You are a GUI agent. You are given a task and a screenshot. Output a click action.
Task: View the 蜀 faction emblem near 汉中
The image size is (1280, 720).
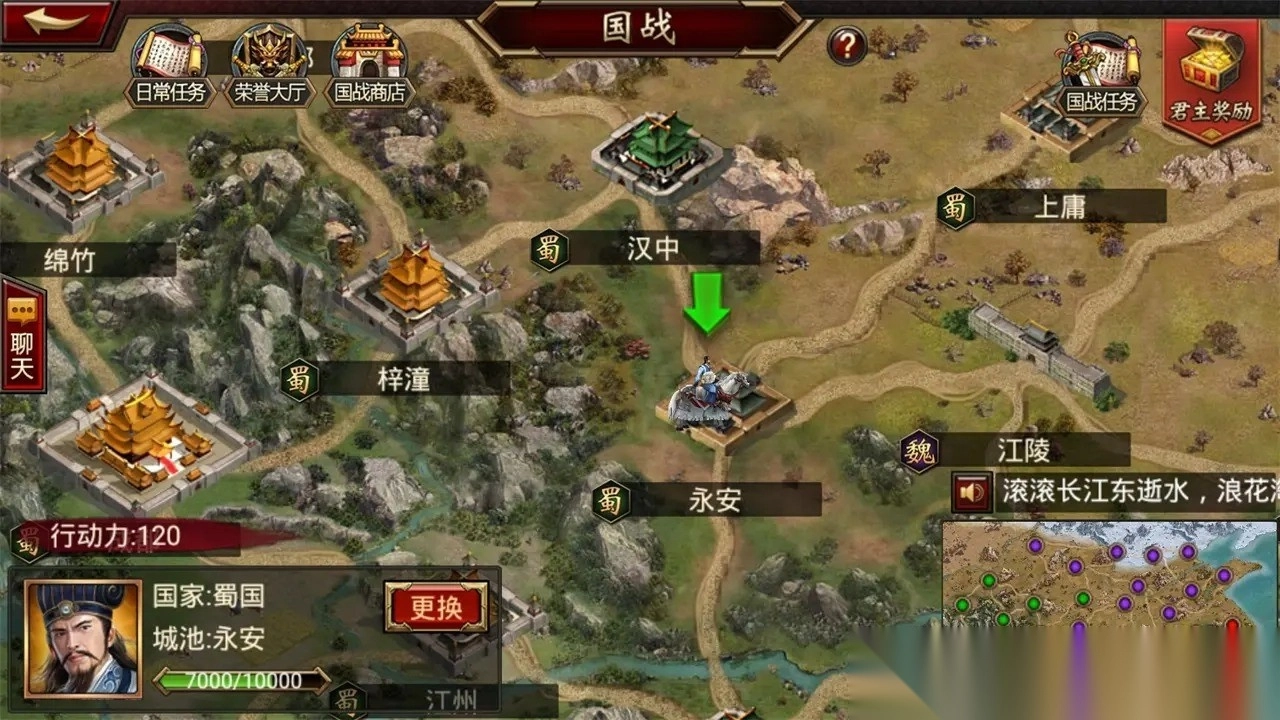click(x=552, y=249)
